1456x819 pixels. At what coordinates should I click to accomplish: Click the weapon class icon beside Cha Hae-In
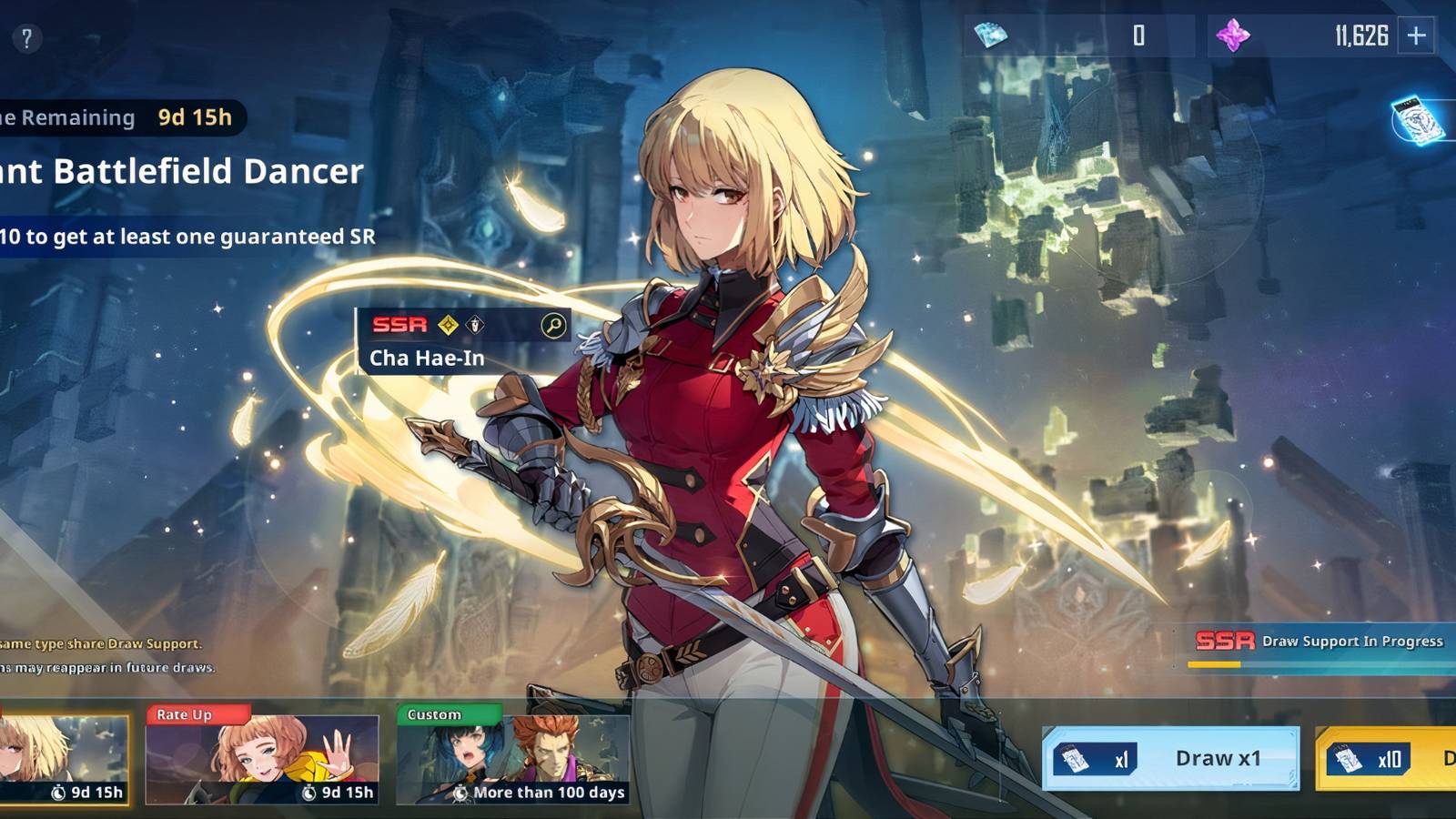pos(474,325)
